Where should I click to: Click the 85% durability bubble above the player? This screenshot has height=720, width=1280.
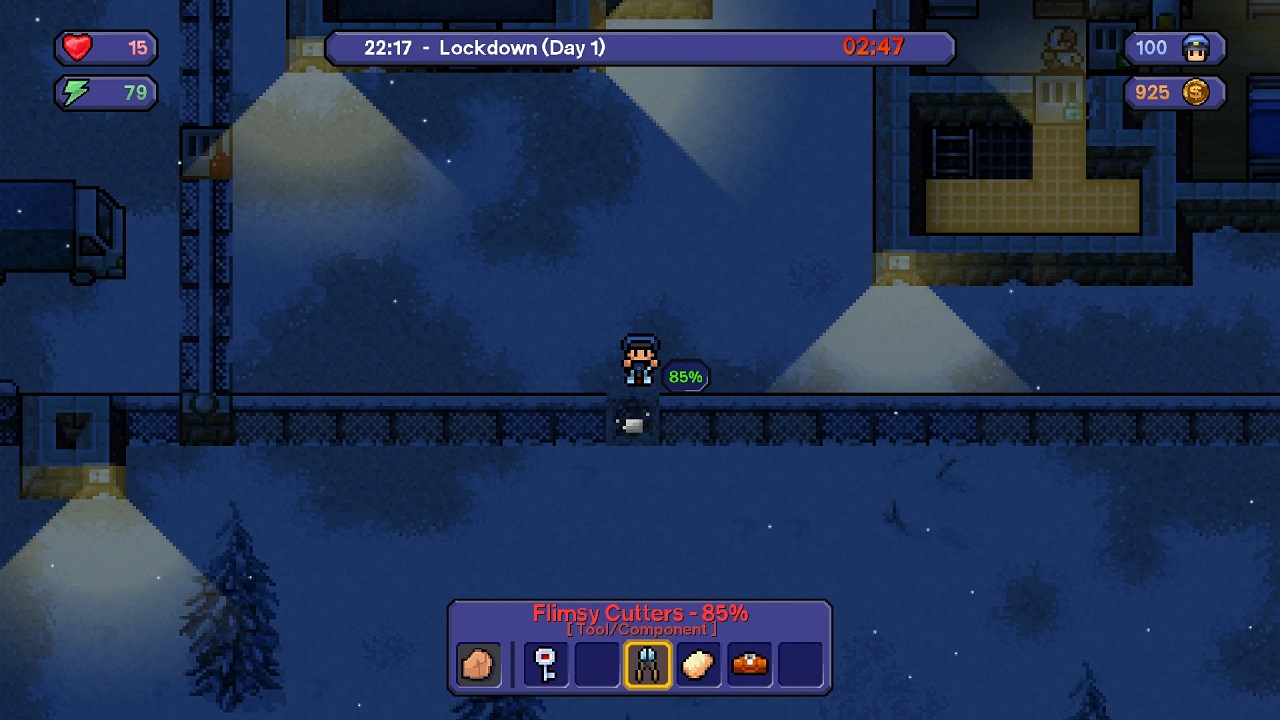coord(685,377)
